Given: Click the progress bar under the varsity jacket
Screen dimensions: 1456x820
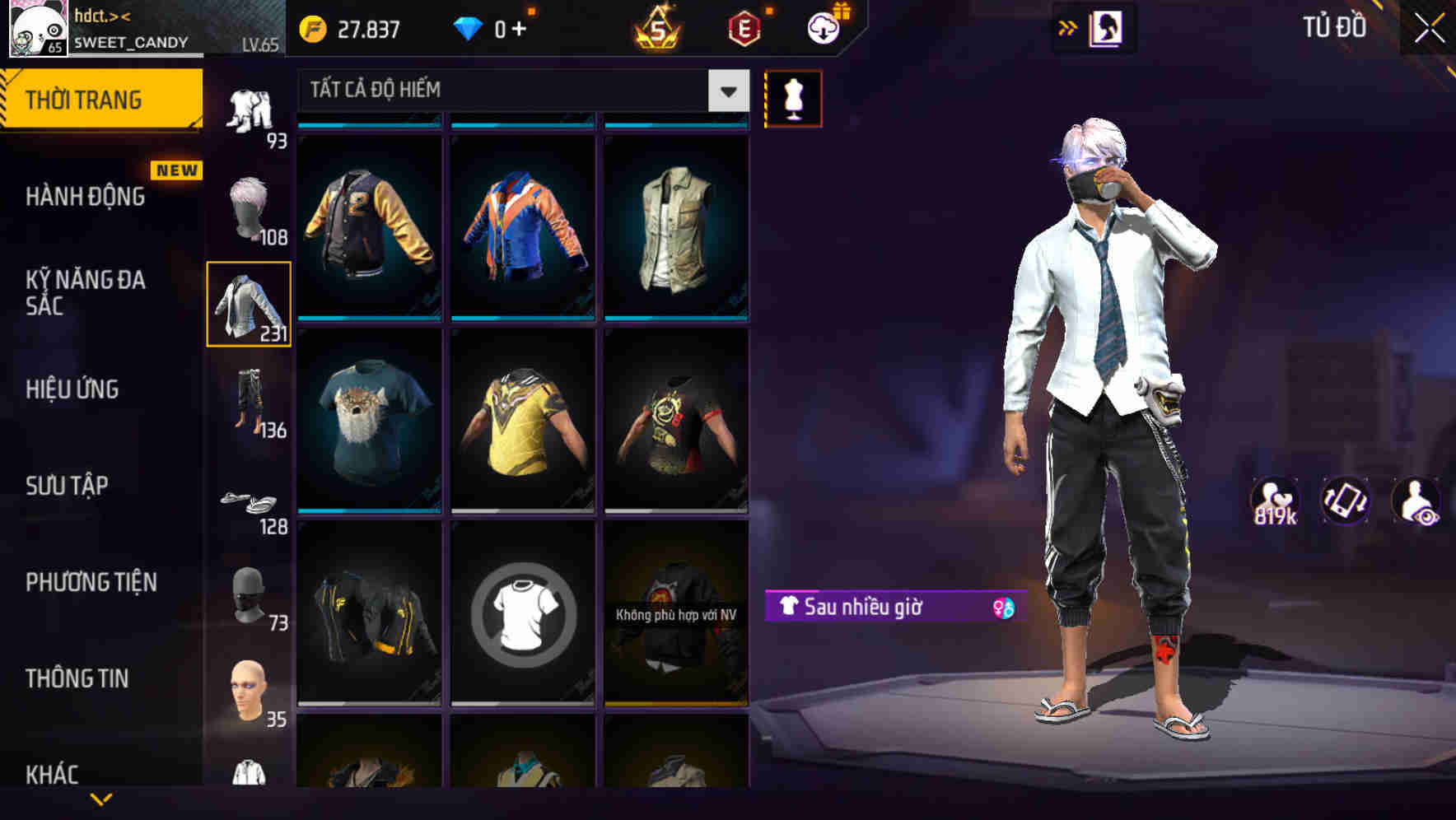Looking at the screenshot, I should point(368,317).
